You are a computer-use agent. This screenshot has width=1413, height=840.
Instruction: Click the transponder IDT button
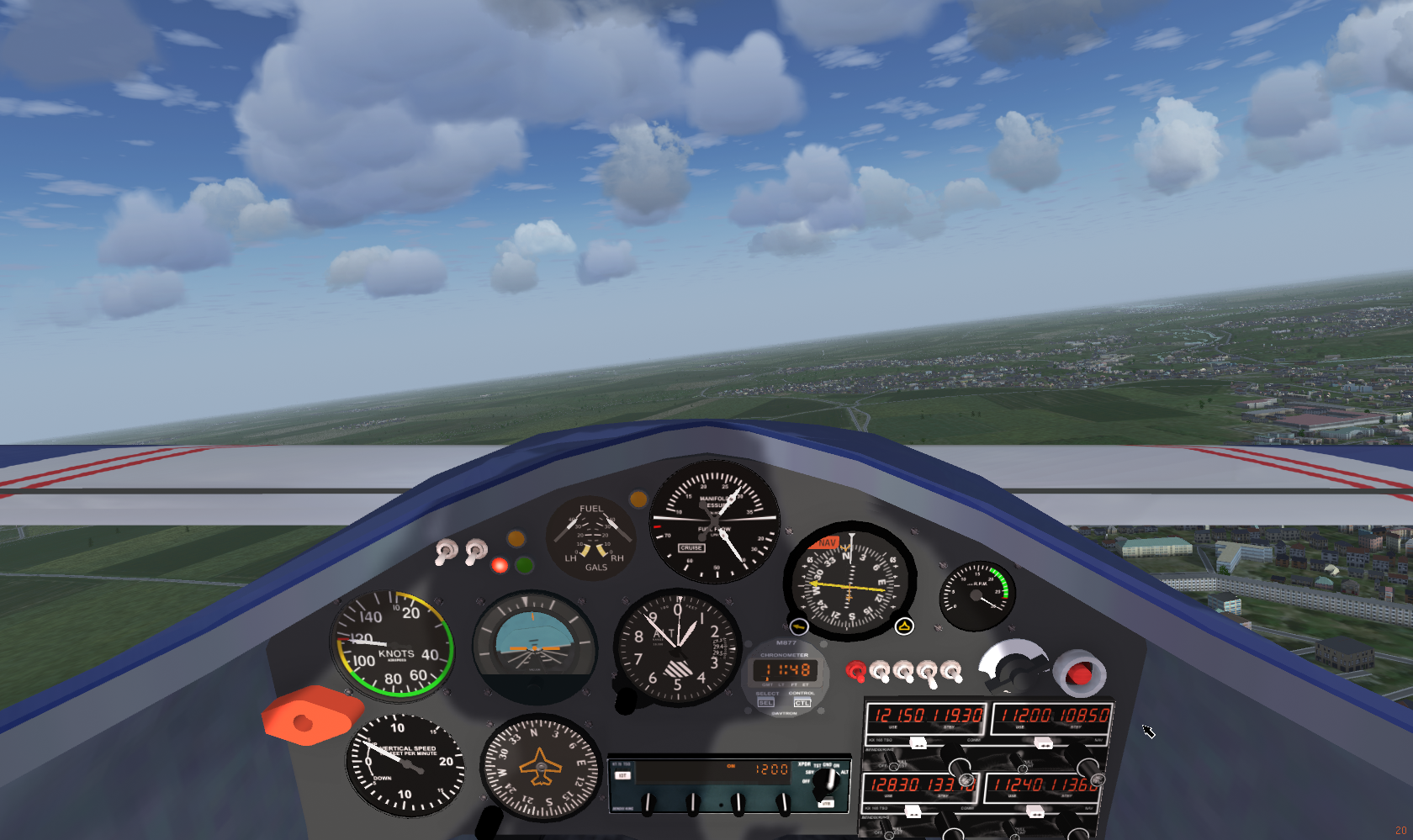pyautogui.click(x=623, y=775)
